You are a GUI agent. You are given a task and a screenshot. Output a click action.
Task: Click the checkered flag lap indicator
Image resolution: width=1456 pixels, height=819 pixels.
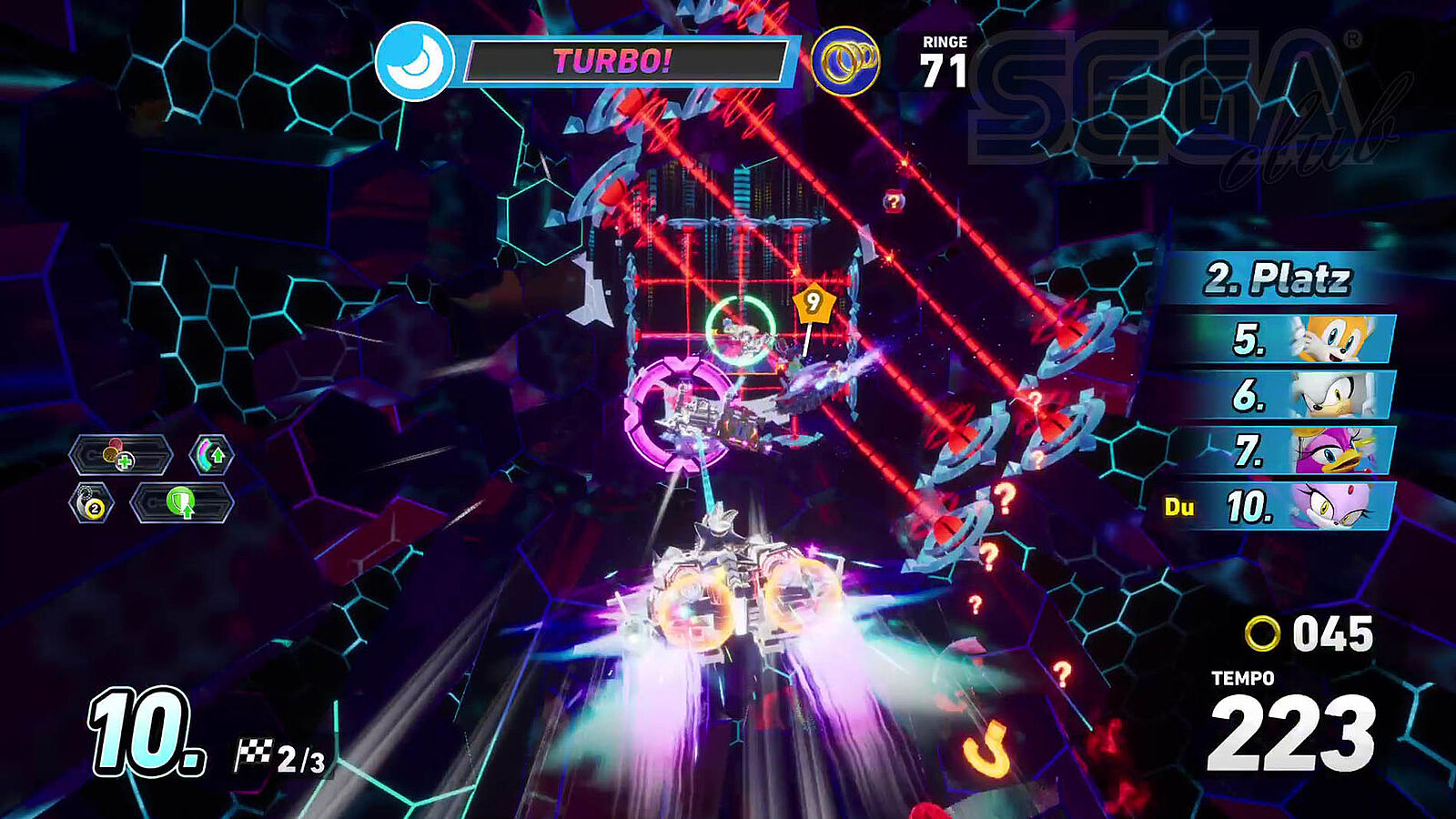point(279,757)
